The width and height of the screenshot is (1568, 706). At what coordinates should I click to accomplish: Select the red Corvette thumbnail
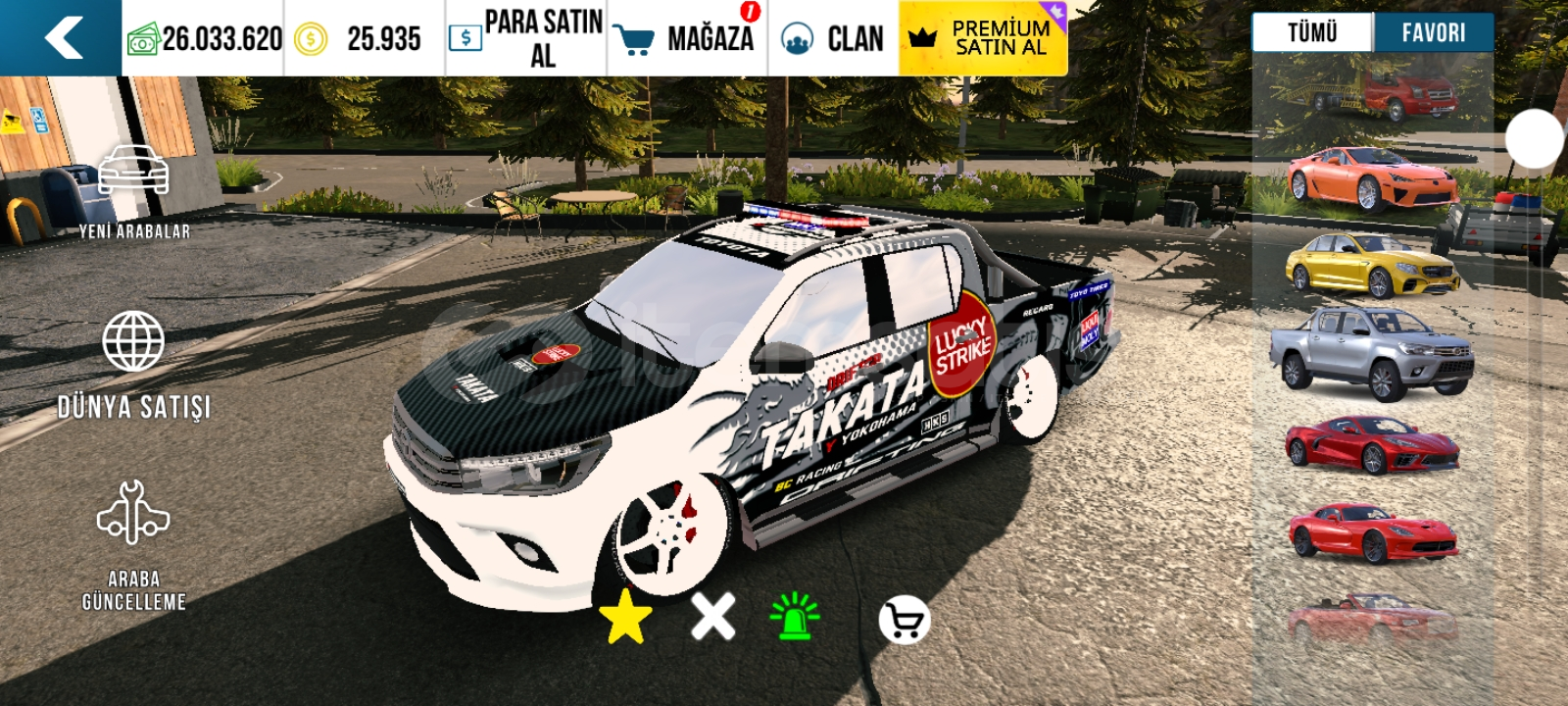tap(1371, 444)
